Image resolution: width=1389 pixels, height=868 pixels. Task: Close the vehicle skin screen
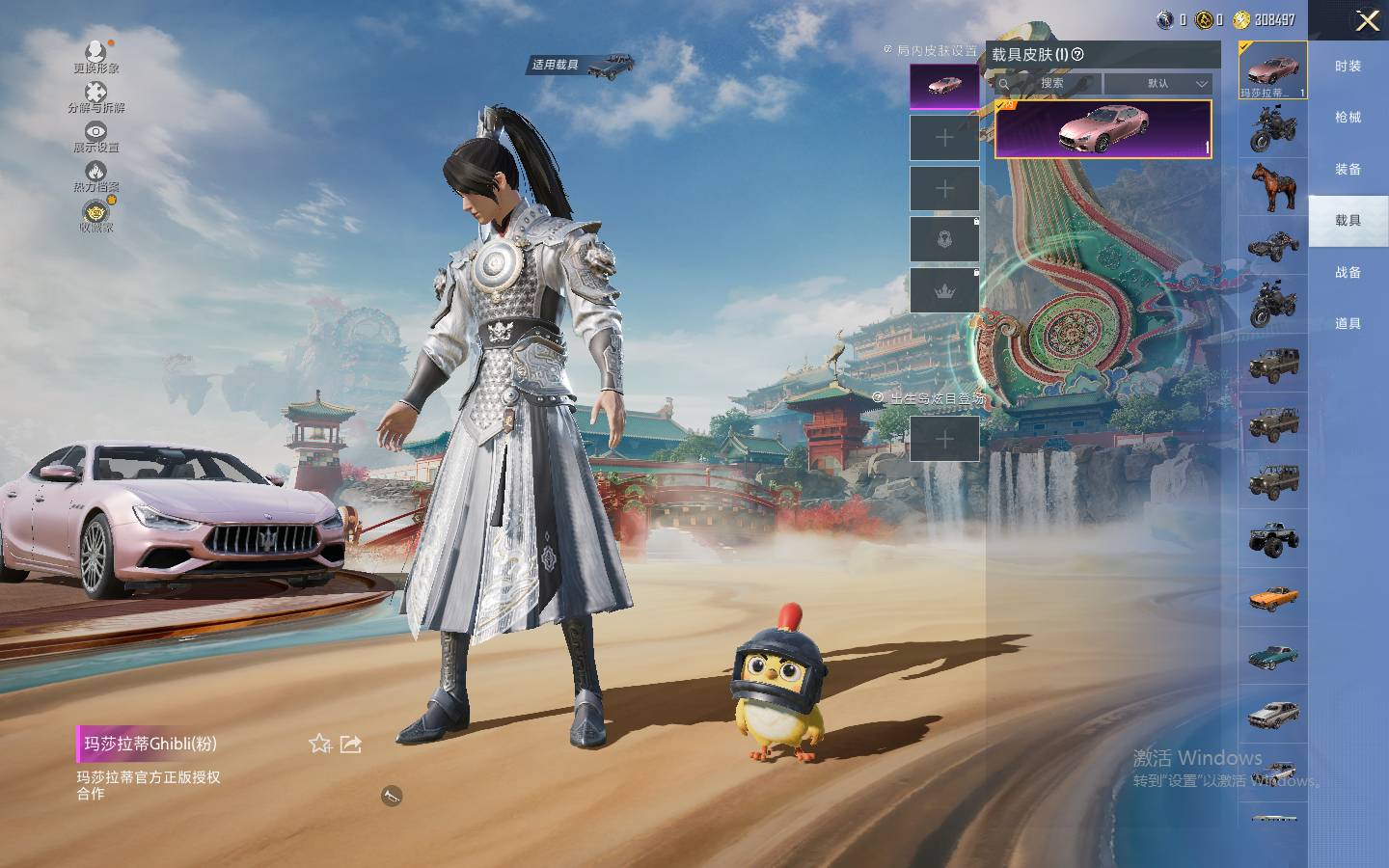1367,20
